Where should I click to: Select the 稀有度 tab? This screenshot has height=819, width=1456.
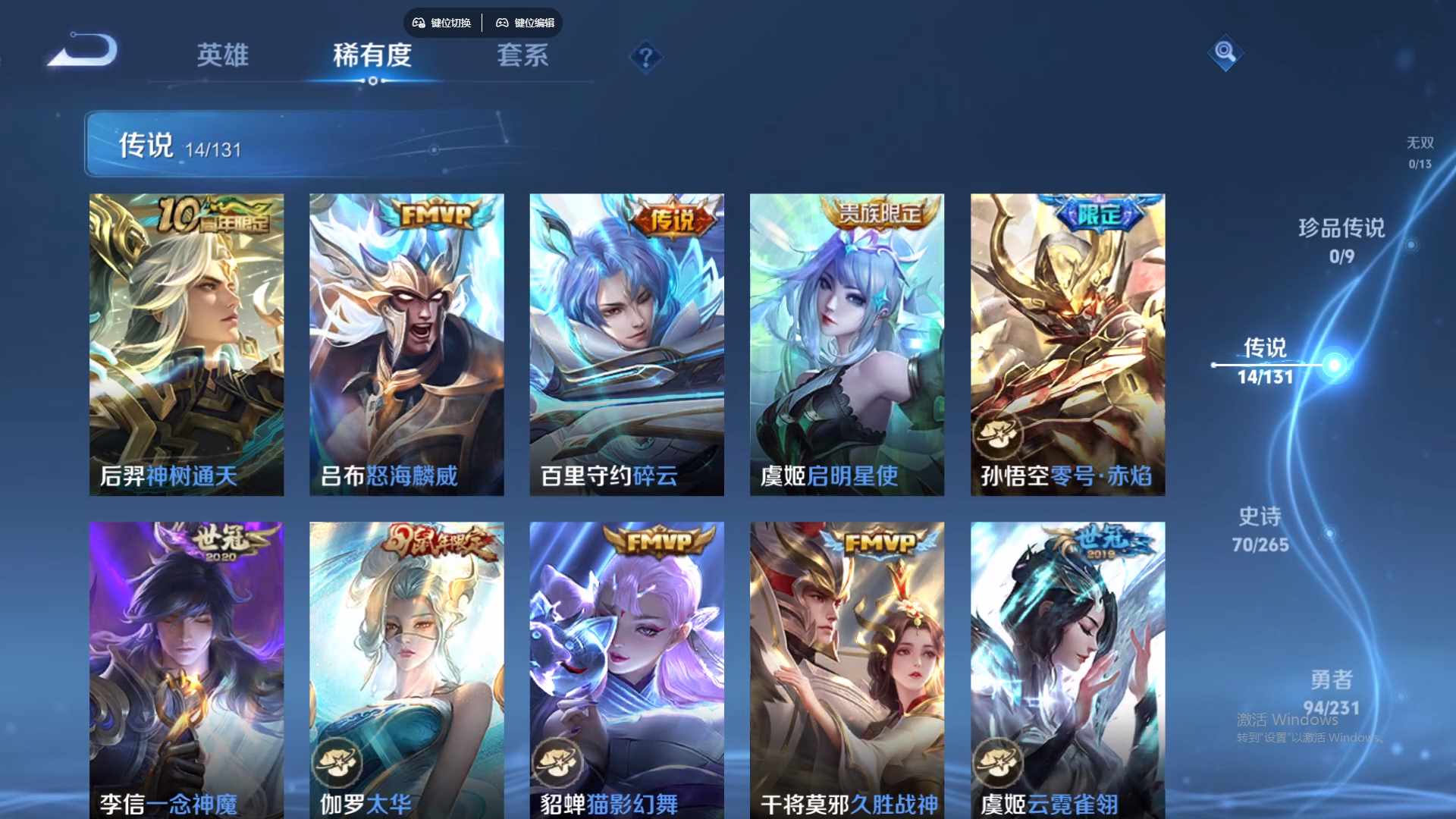coord(372,55)
